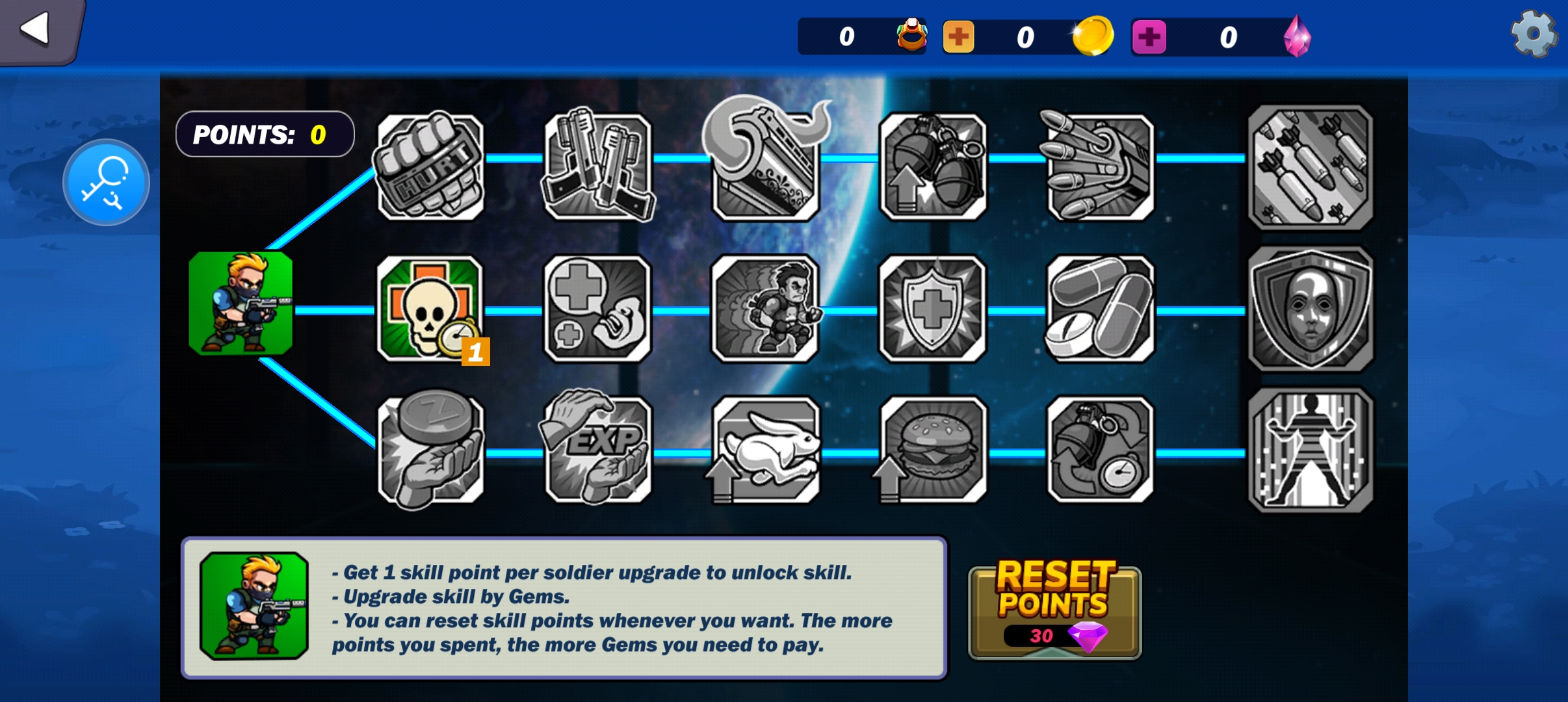
Task: Pick the hamburger upgrade skill
Action: click(x=933, y=450)
